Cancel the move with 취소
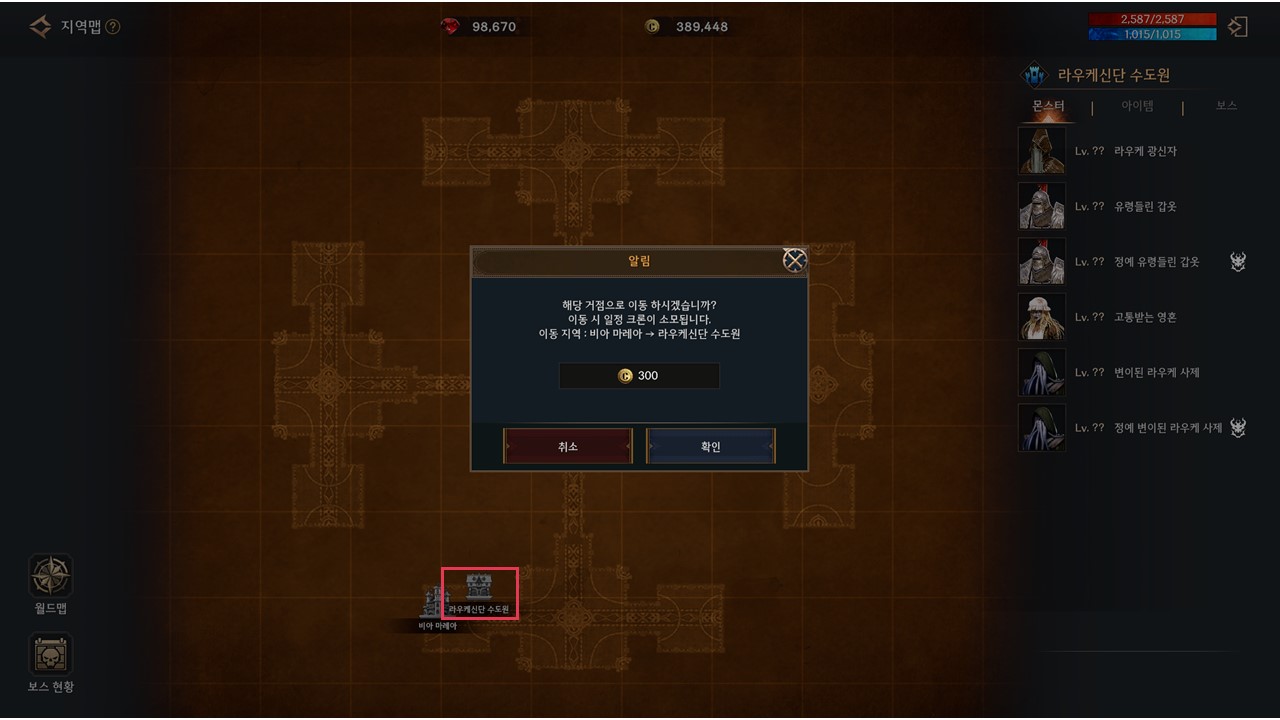1280x720 pixels. pyautogui.click(x=568, y=446)
